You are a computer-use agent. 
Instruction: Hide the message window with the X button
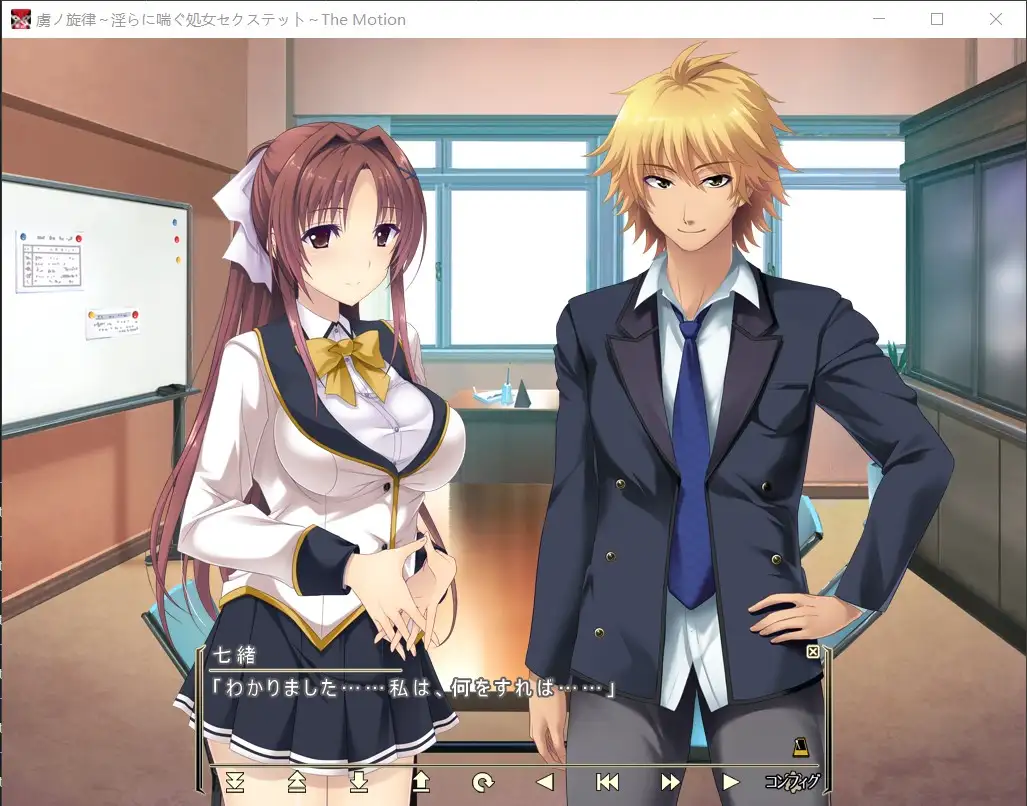click(812, 652)
